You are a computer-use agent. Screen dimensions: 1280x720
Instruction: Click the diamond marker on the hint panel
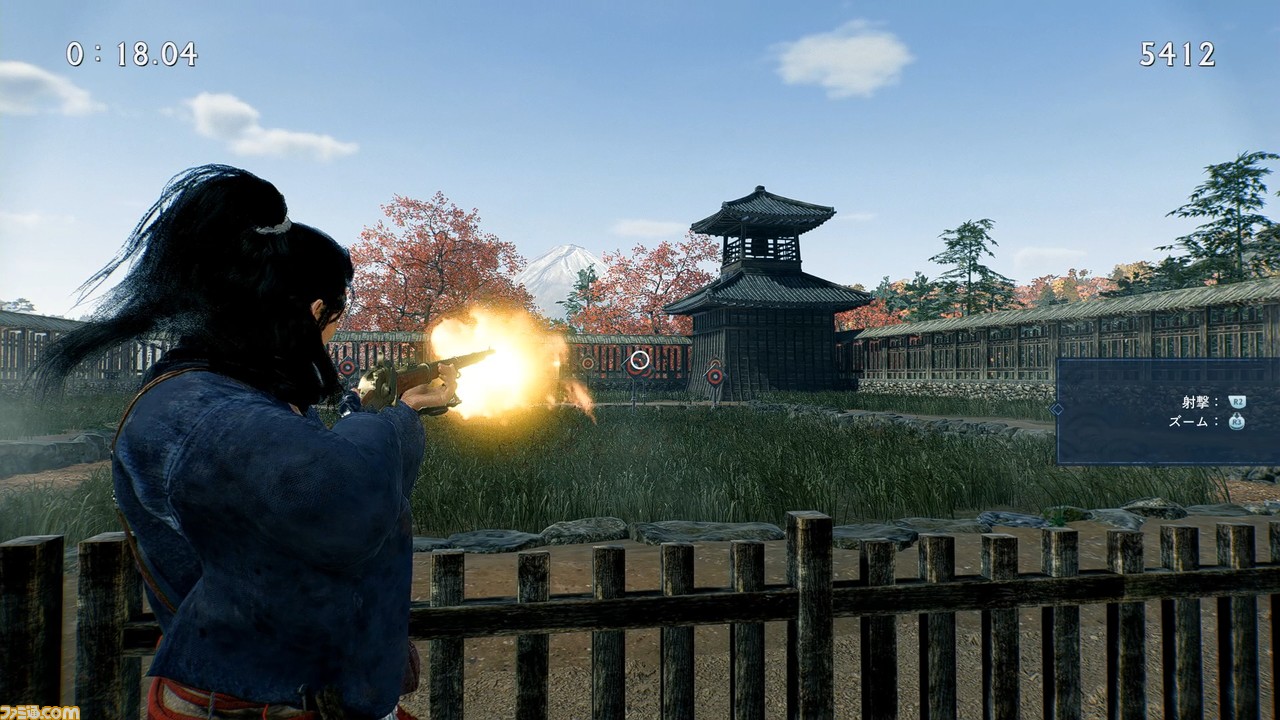pos(1055,407)
